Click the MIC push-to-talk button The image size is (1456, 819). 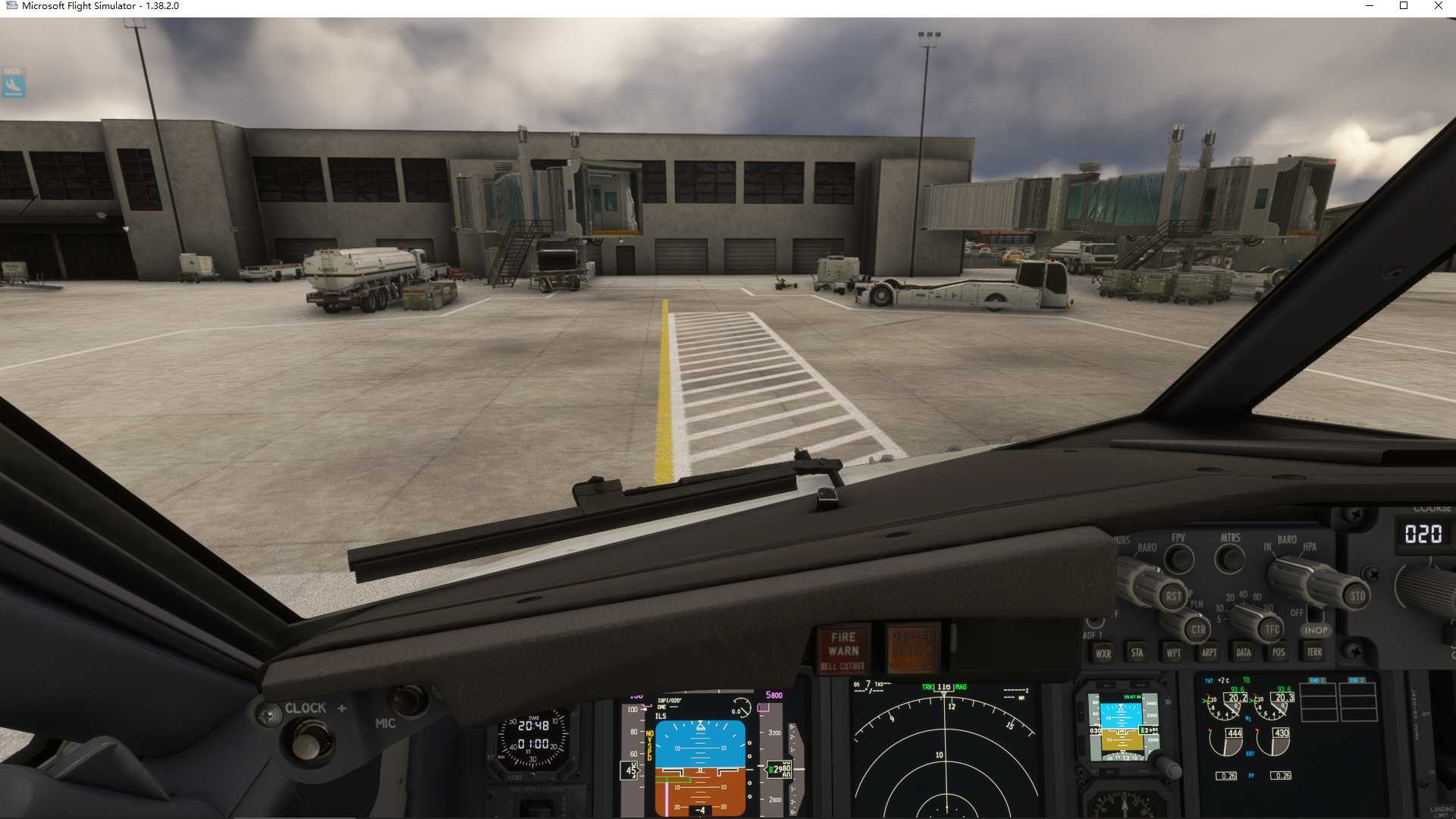click(409, 699)
